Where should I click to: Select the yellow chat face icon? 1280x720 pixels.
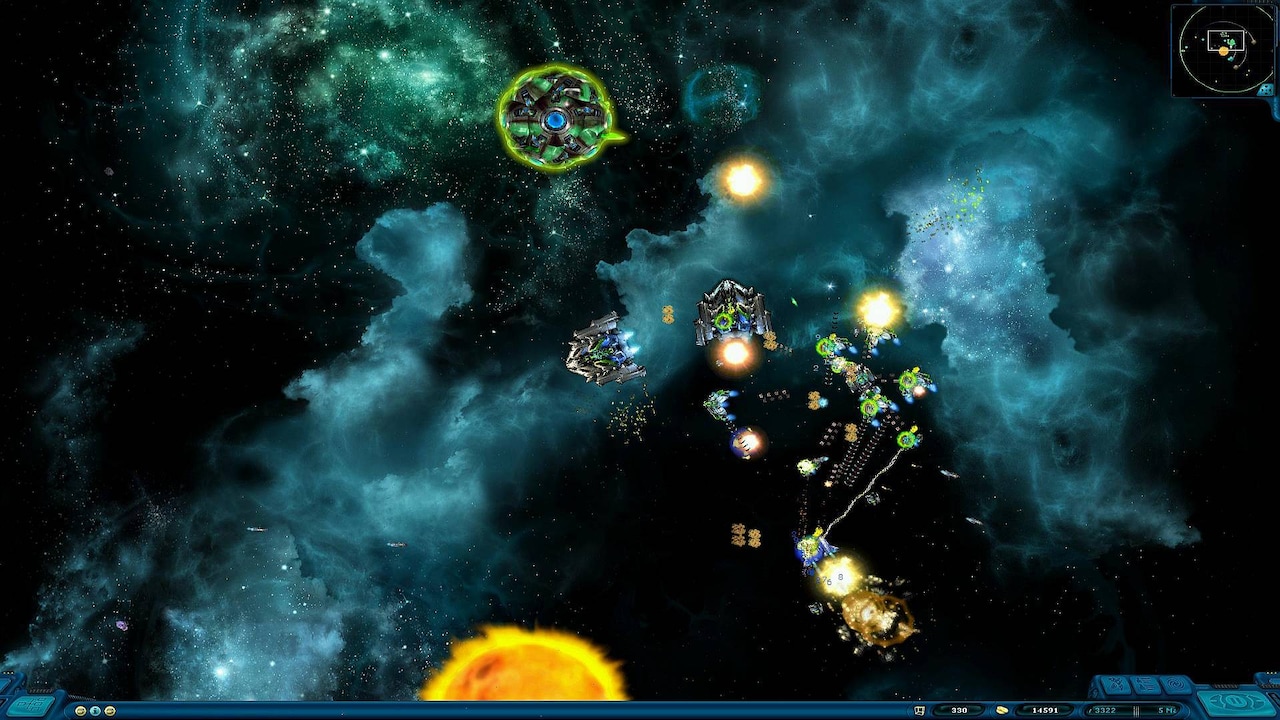pos(81,710)
